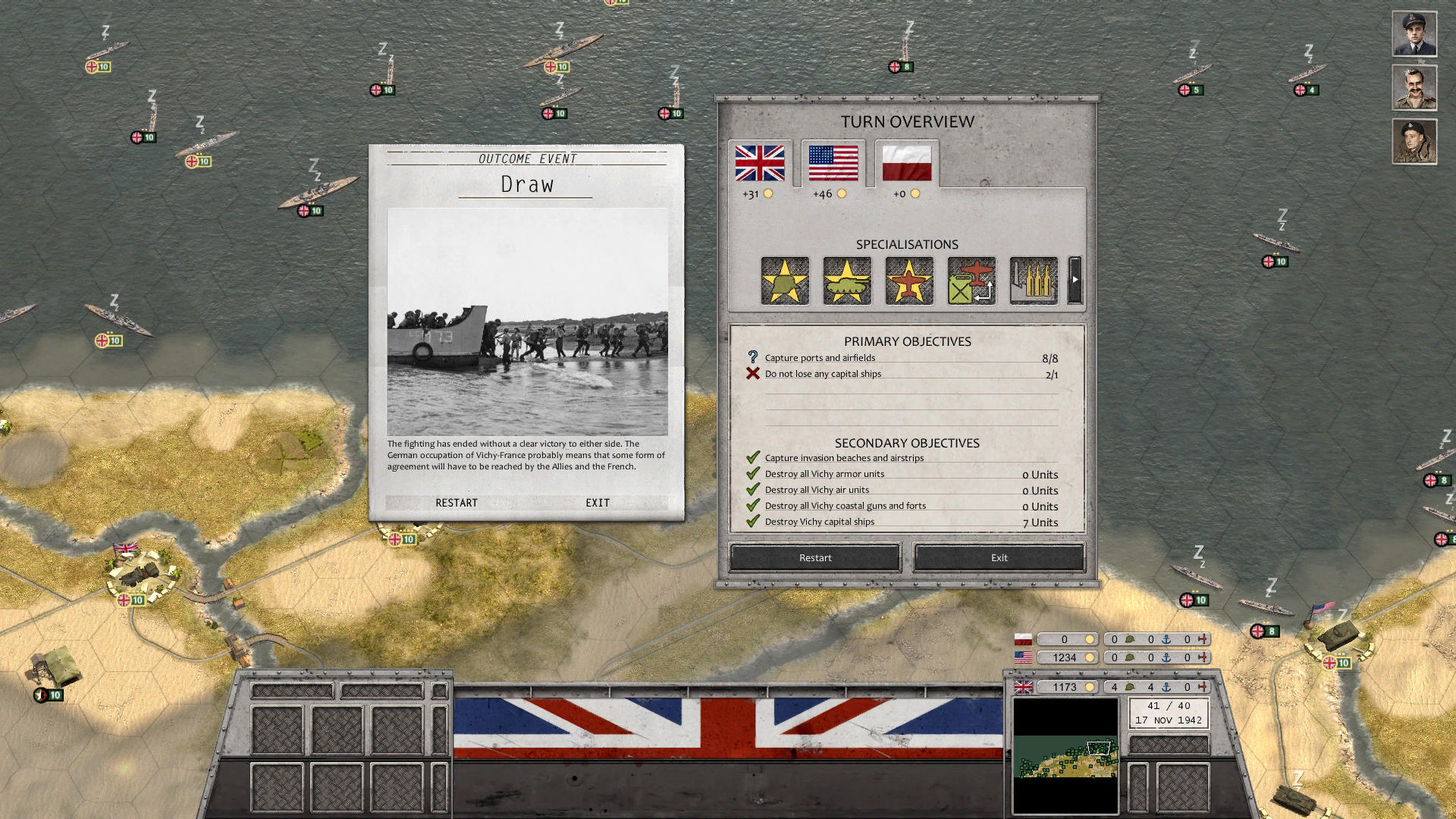Select the industry ammunition specialisation icon

(1032, 281)
